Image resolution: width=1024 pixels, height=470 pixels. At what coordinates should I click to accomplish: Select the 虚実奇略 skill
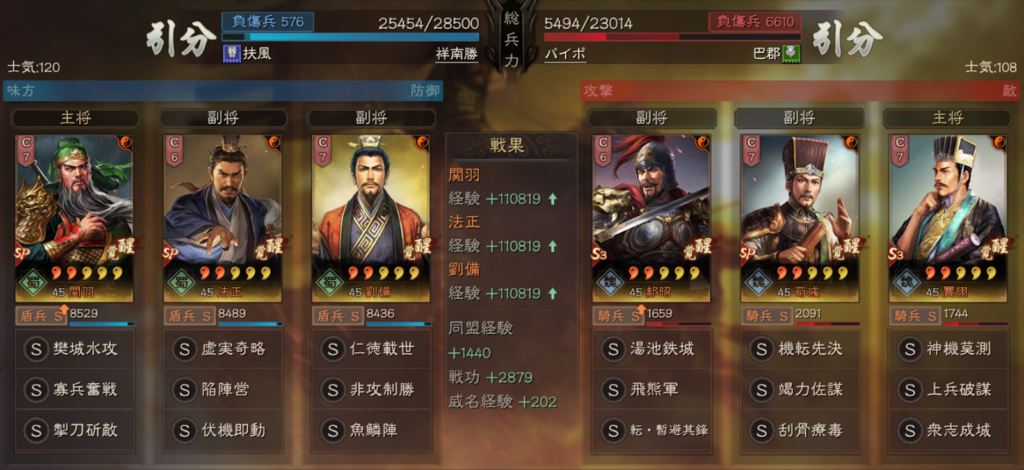[222, 350]
